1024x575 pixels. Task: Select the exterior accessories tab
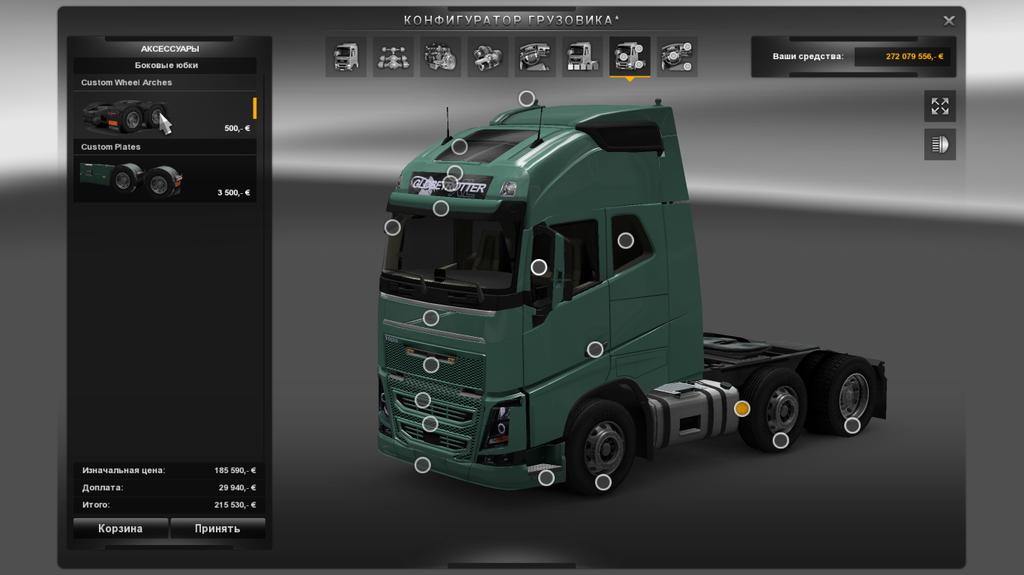pos(630,57)
